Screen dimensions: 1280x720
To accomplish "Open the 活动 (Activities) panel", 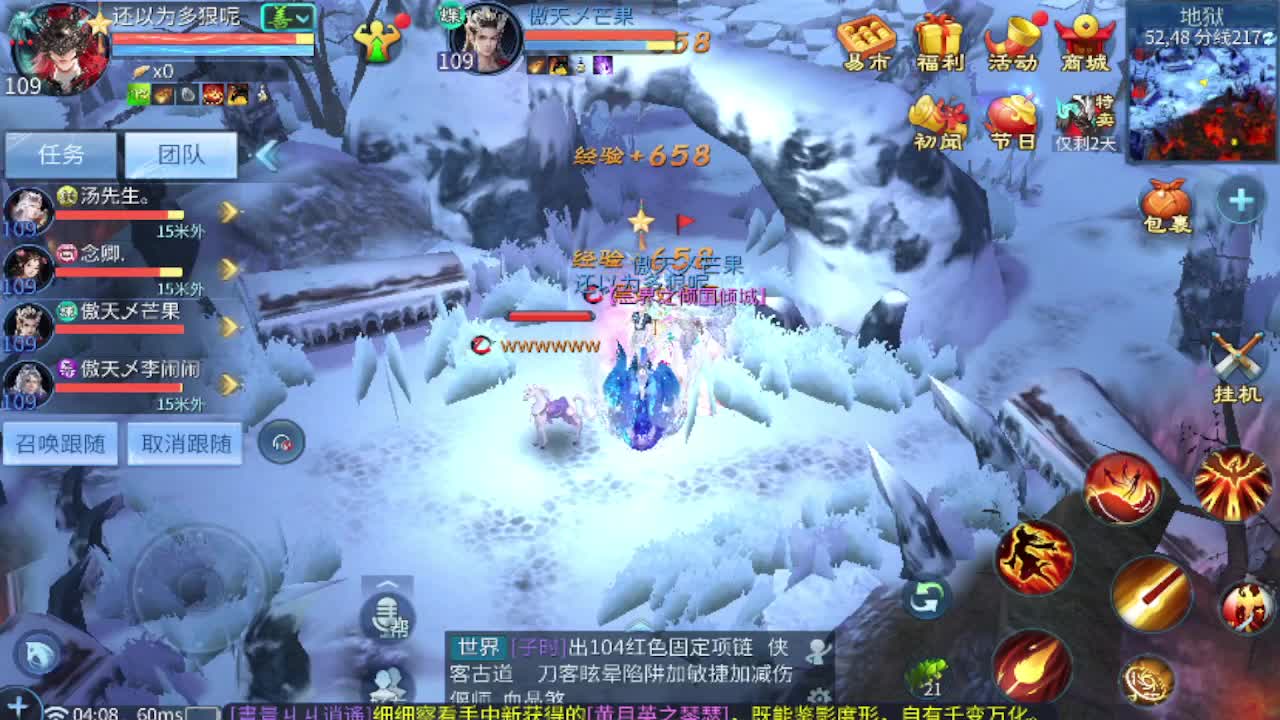I will [x=1012, y=40].
